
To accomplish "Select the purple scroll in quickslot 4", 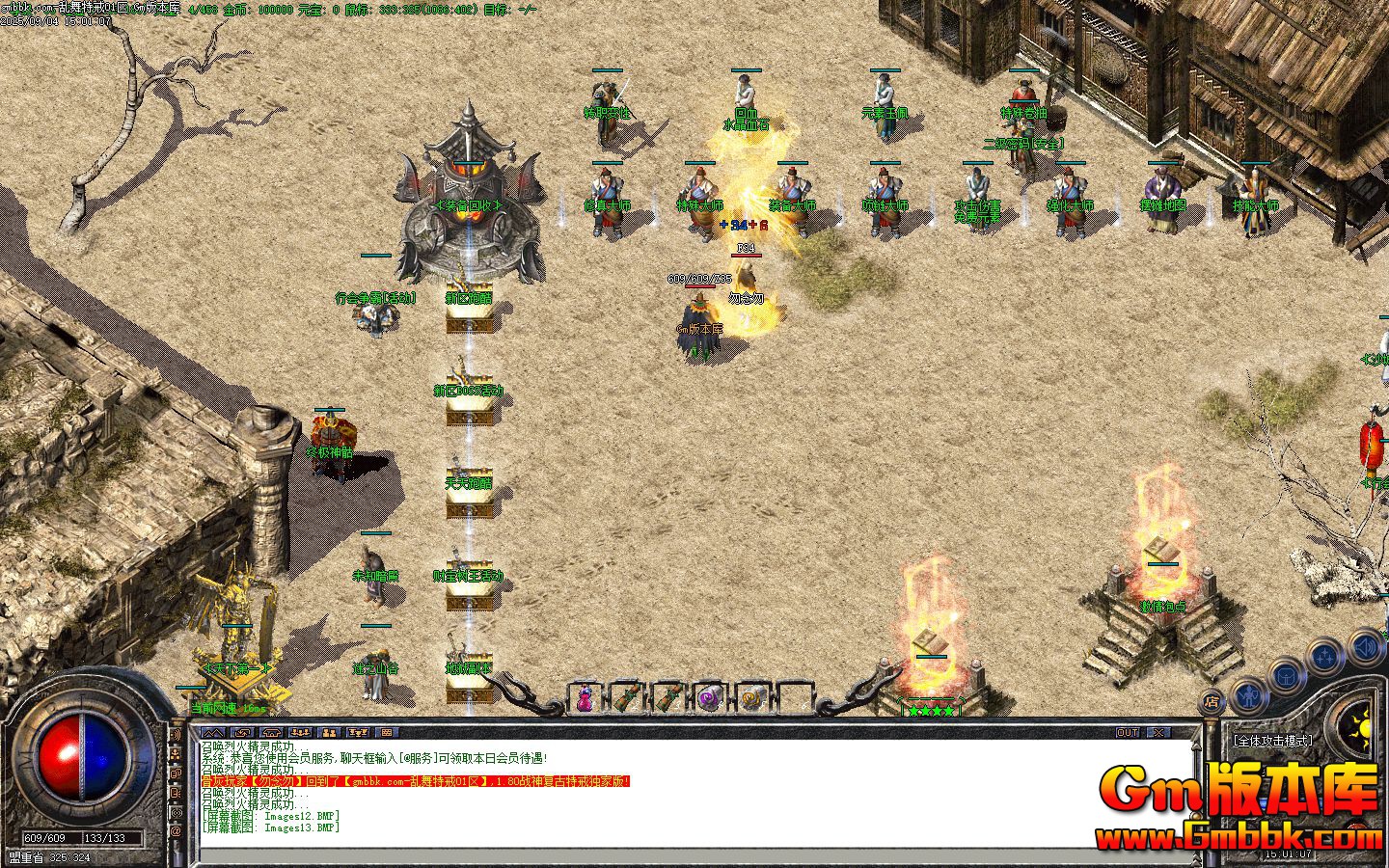I will point(707,698).
